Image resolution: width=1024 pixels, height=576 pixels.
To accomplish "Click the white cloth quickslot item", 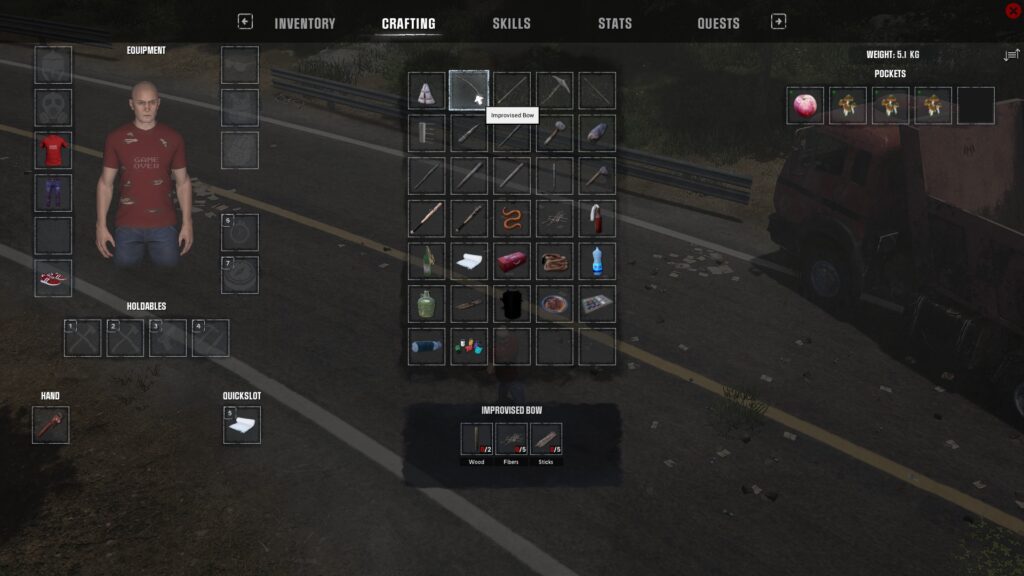I will pos(241,425).
